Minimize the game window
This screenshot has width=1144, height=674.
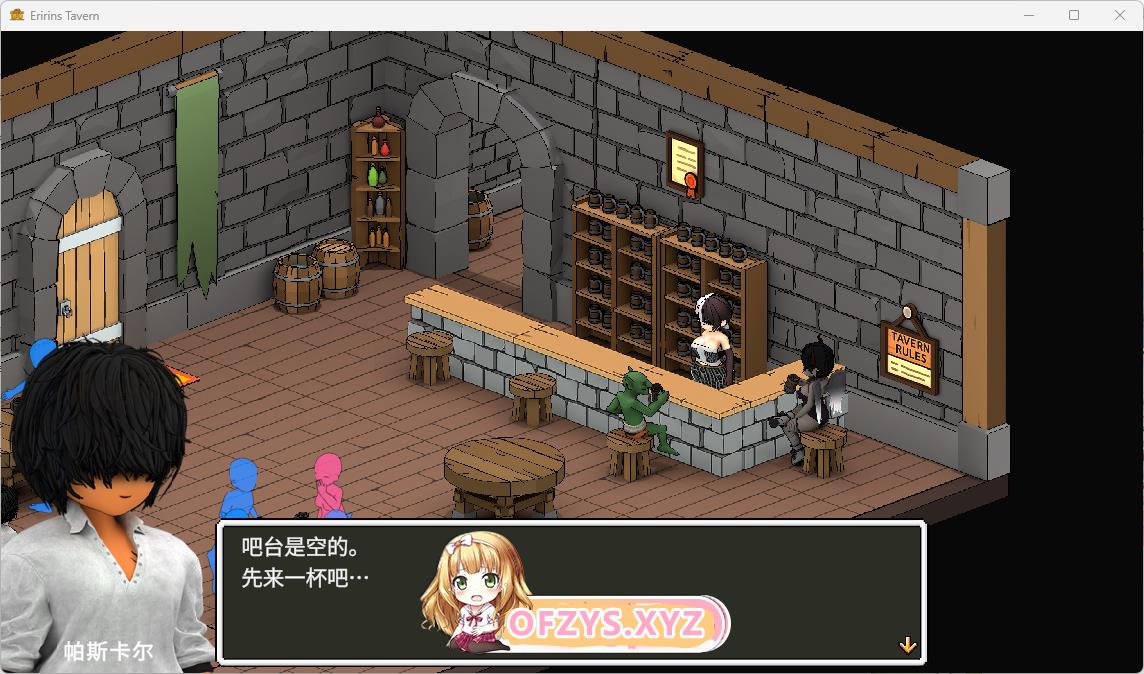coord(1028,15)
